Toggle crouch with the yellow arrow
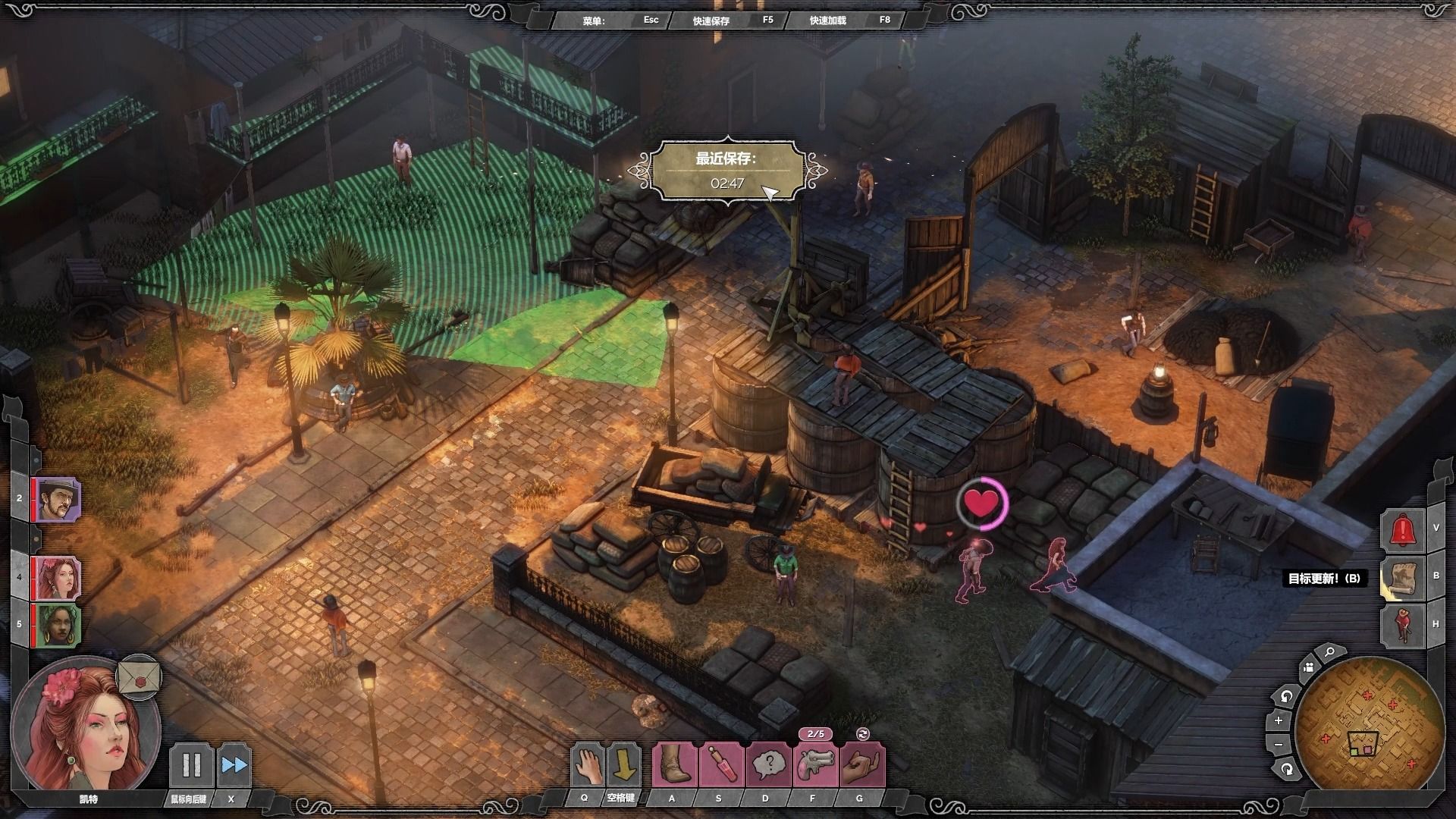The width and height of the screenshot is (1456, 819). [623, 764]
